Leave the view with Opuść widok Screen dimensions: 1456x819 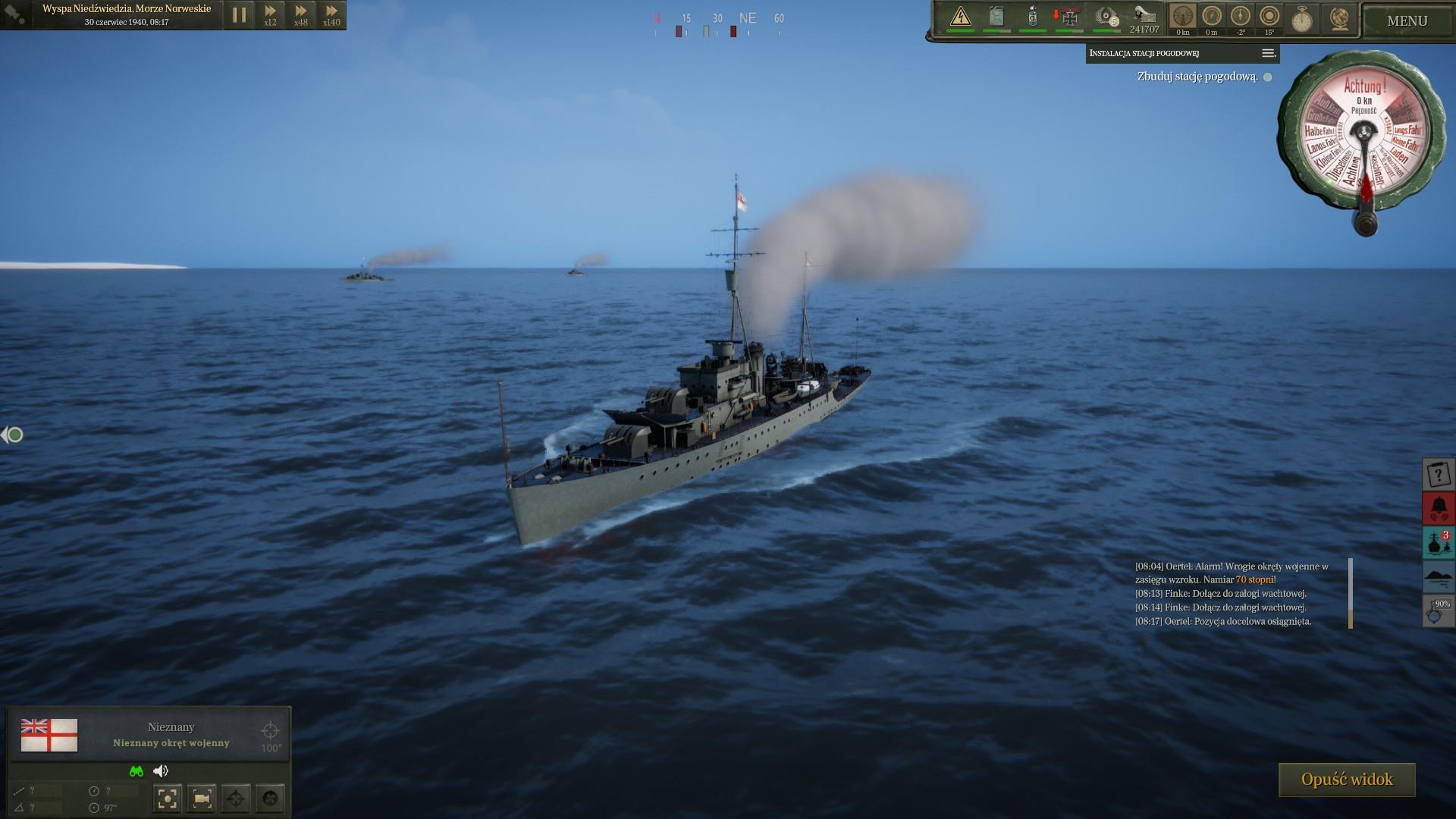(1347, 780)
